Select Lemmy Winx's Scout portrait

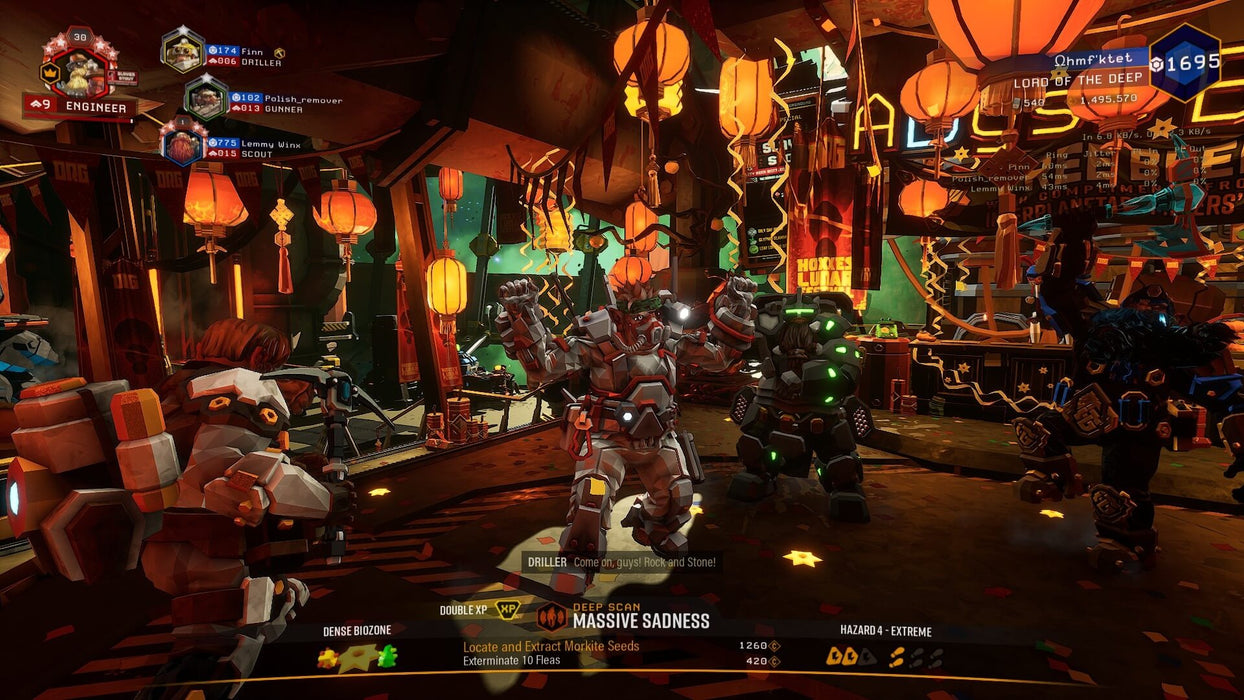coord(183,143)
